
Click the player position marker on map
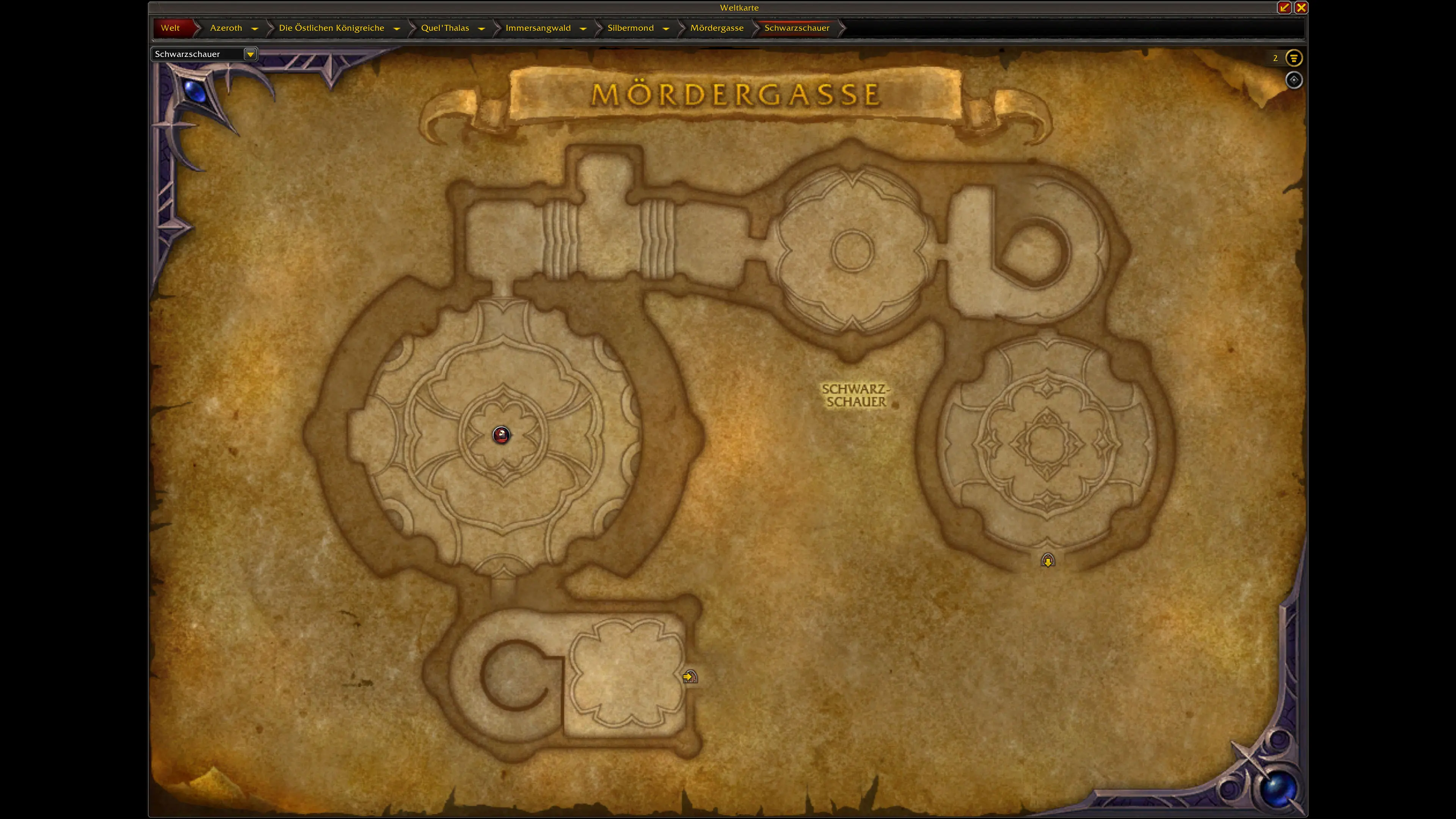point(501,435)
